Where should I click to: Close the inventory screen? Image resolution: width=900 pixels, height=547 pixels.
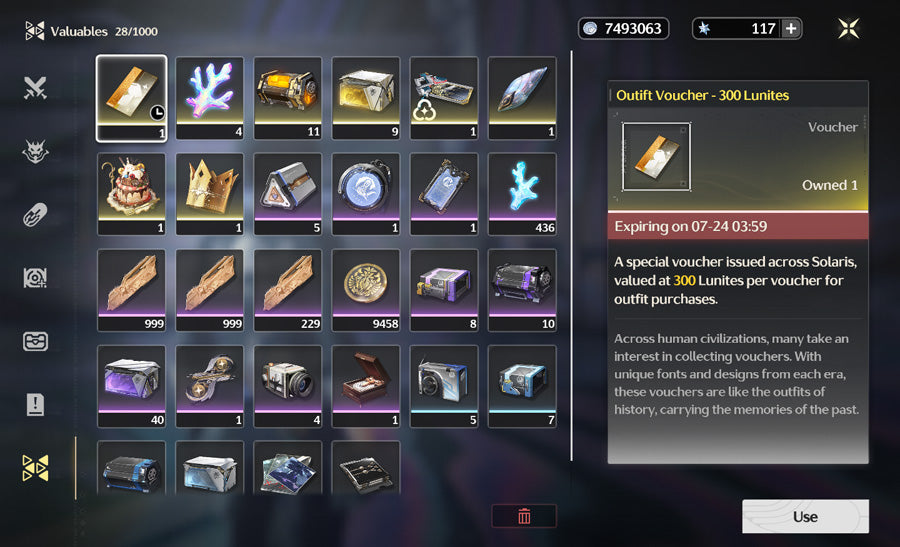849,29
